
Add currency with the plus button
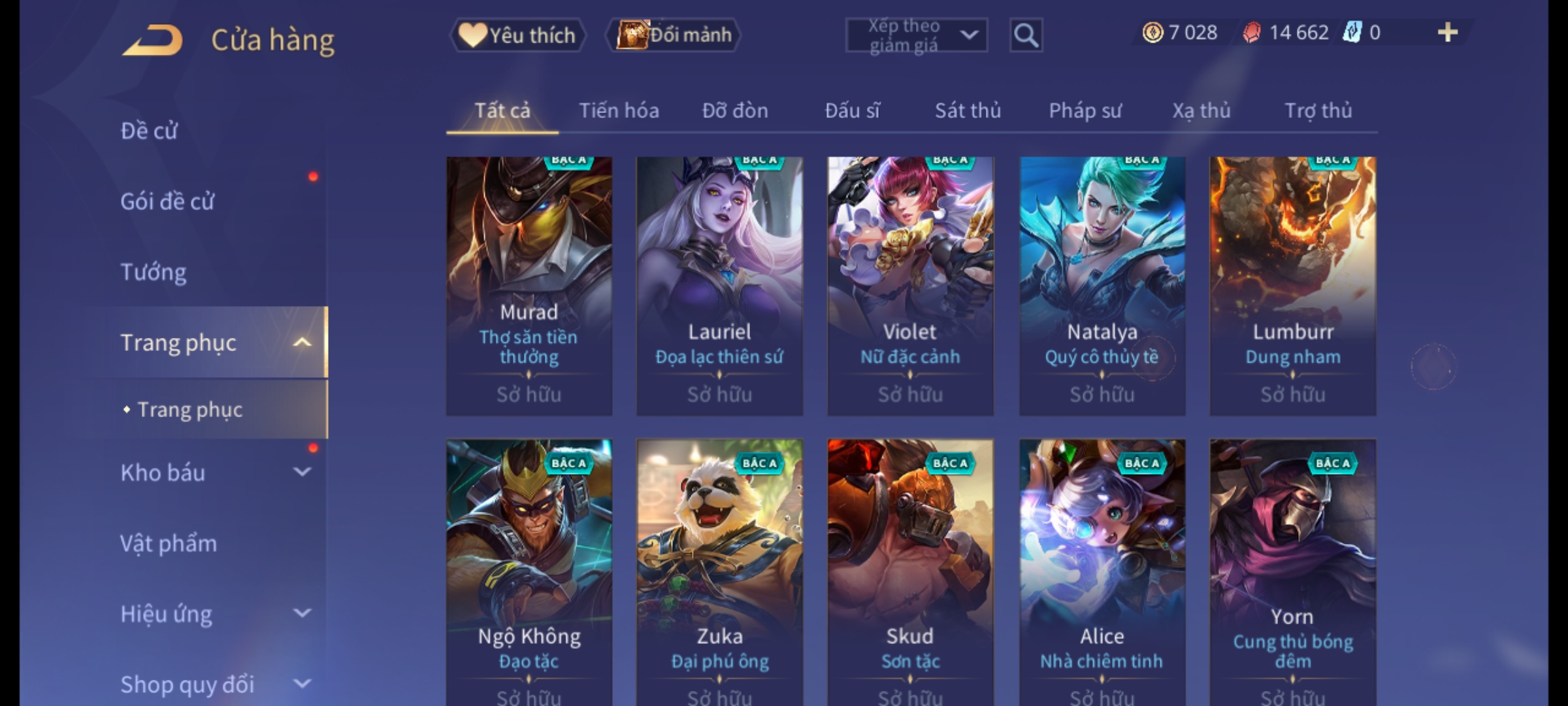click(1447, 33)
